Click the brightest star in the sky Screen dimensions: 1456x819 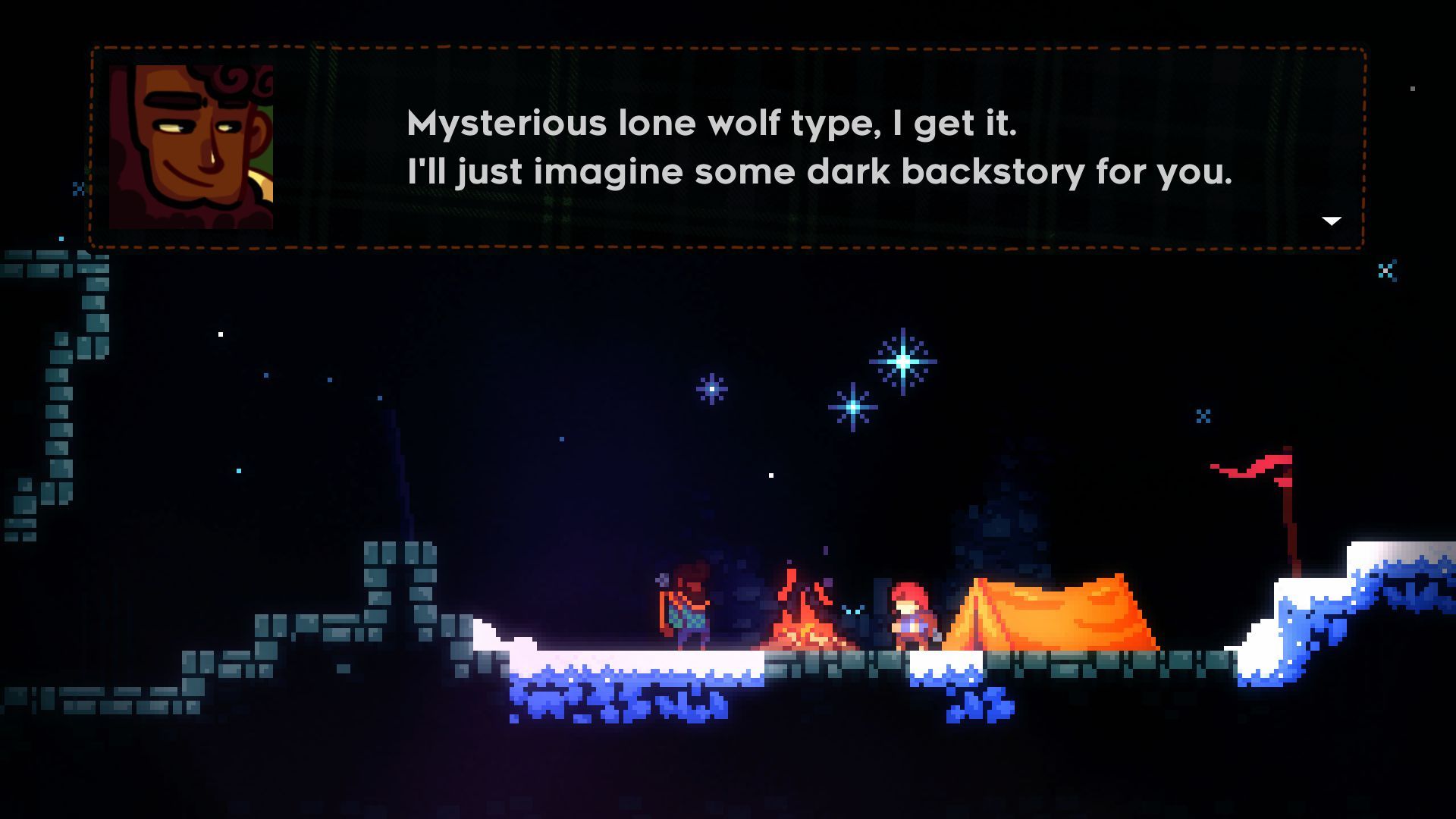(x=902, y=364)
